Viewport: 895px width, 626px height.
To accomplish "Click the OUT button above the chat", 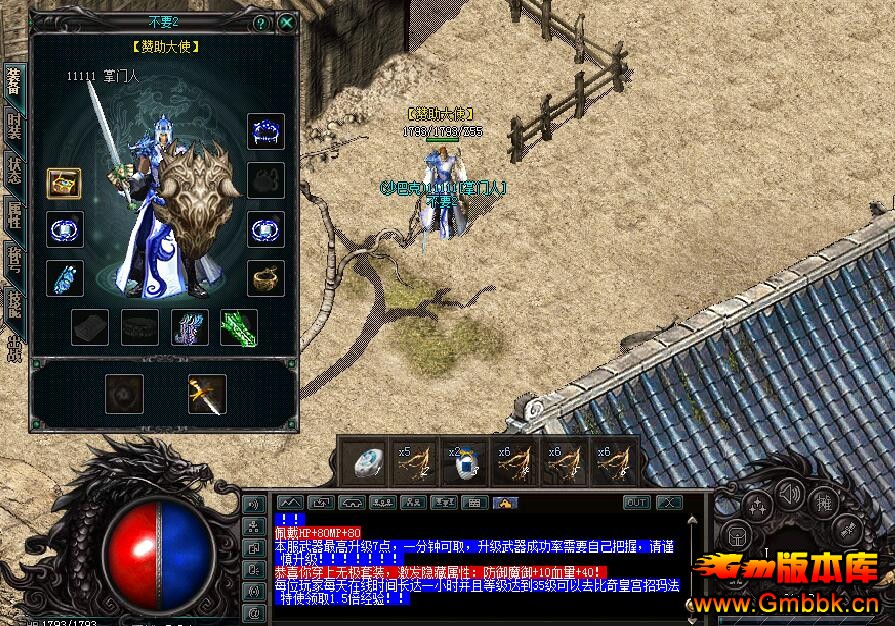I will (x=636, y=502).
